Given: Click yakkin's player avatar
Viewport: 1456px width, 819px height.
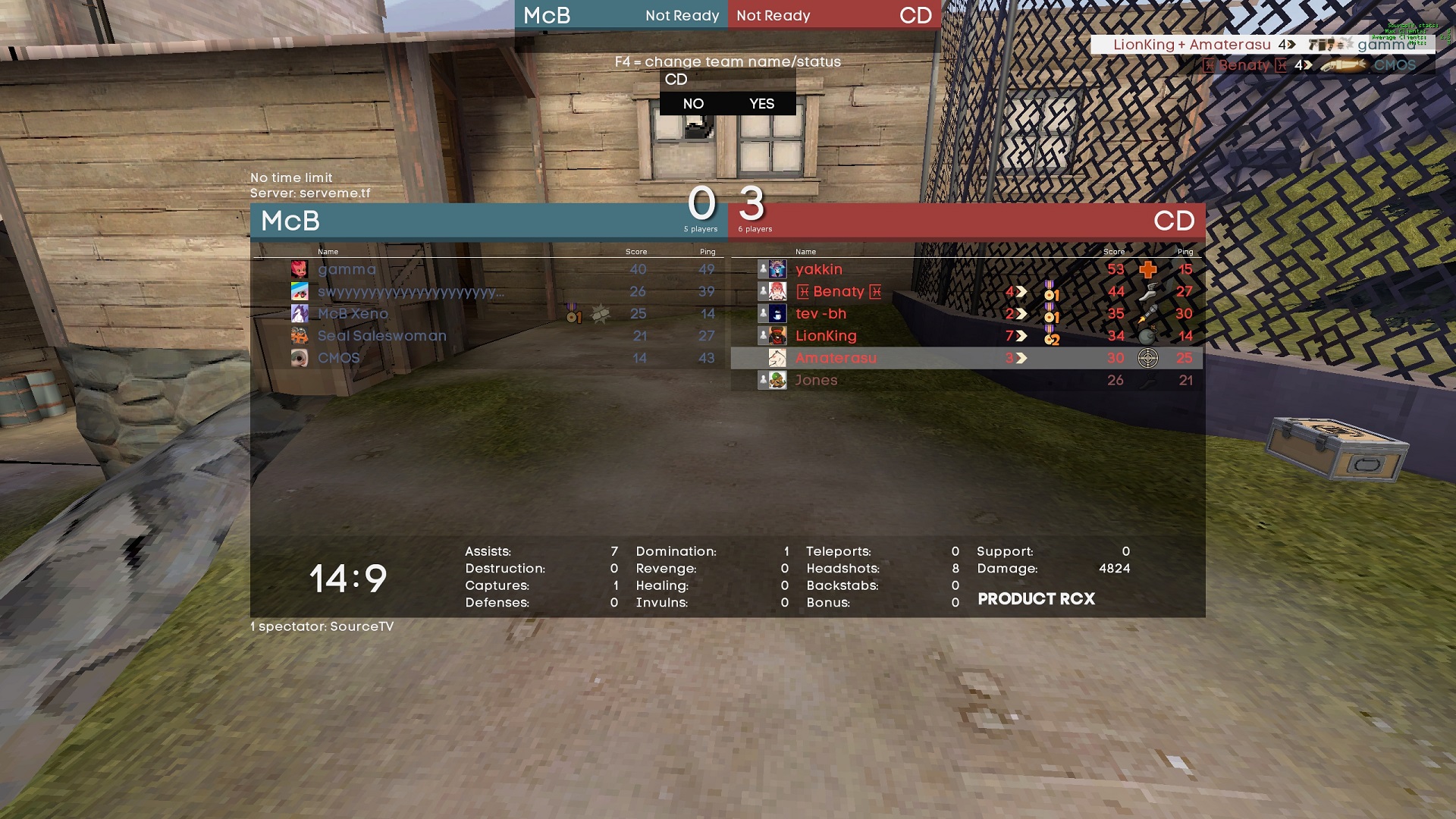Looking at the screenshot, I should (777, 269).
